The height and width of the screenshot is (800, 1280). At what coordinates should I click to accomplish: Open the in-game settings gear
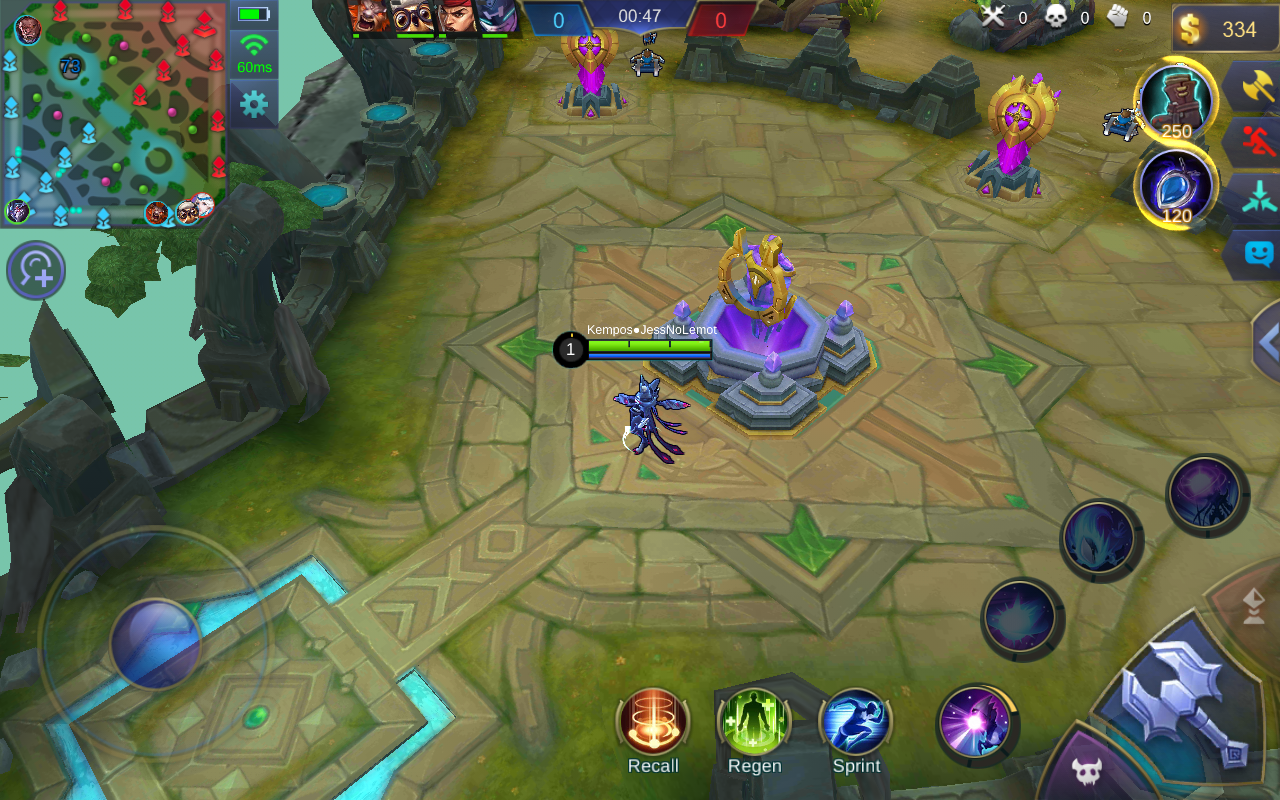[x=253, y=102]
